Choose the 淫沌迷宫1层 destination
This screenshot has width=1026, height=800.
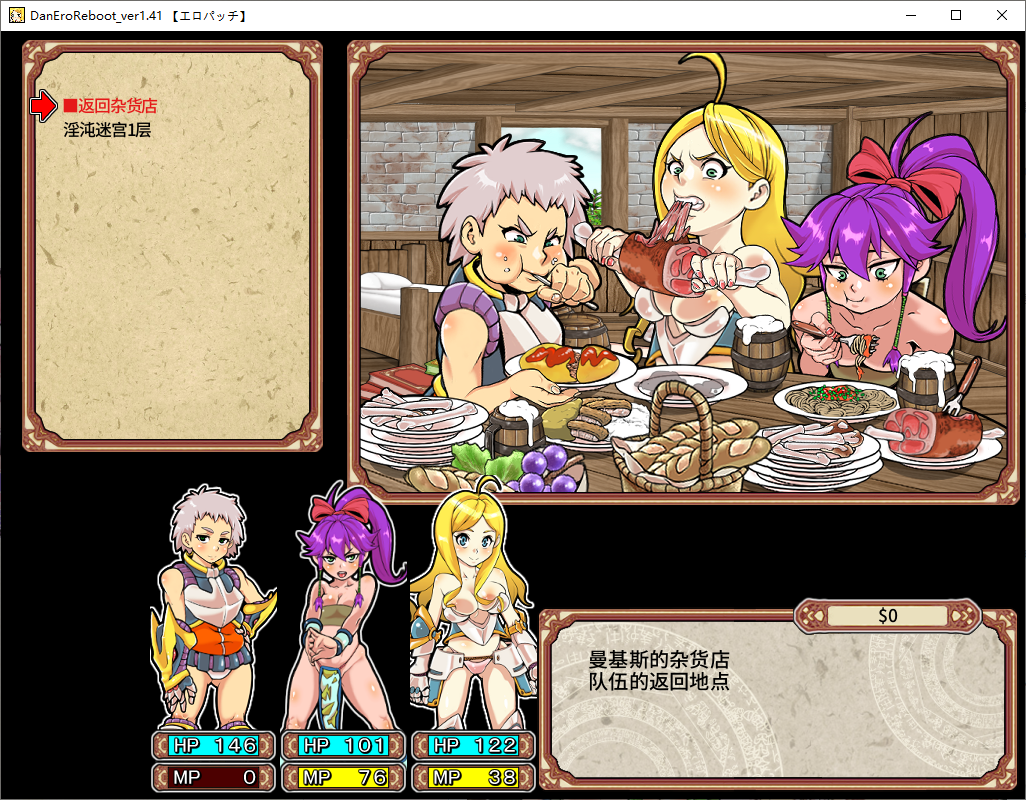pyautogui.click(x=107, y=129)
